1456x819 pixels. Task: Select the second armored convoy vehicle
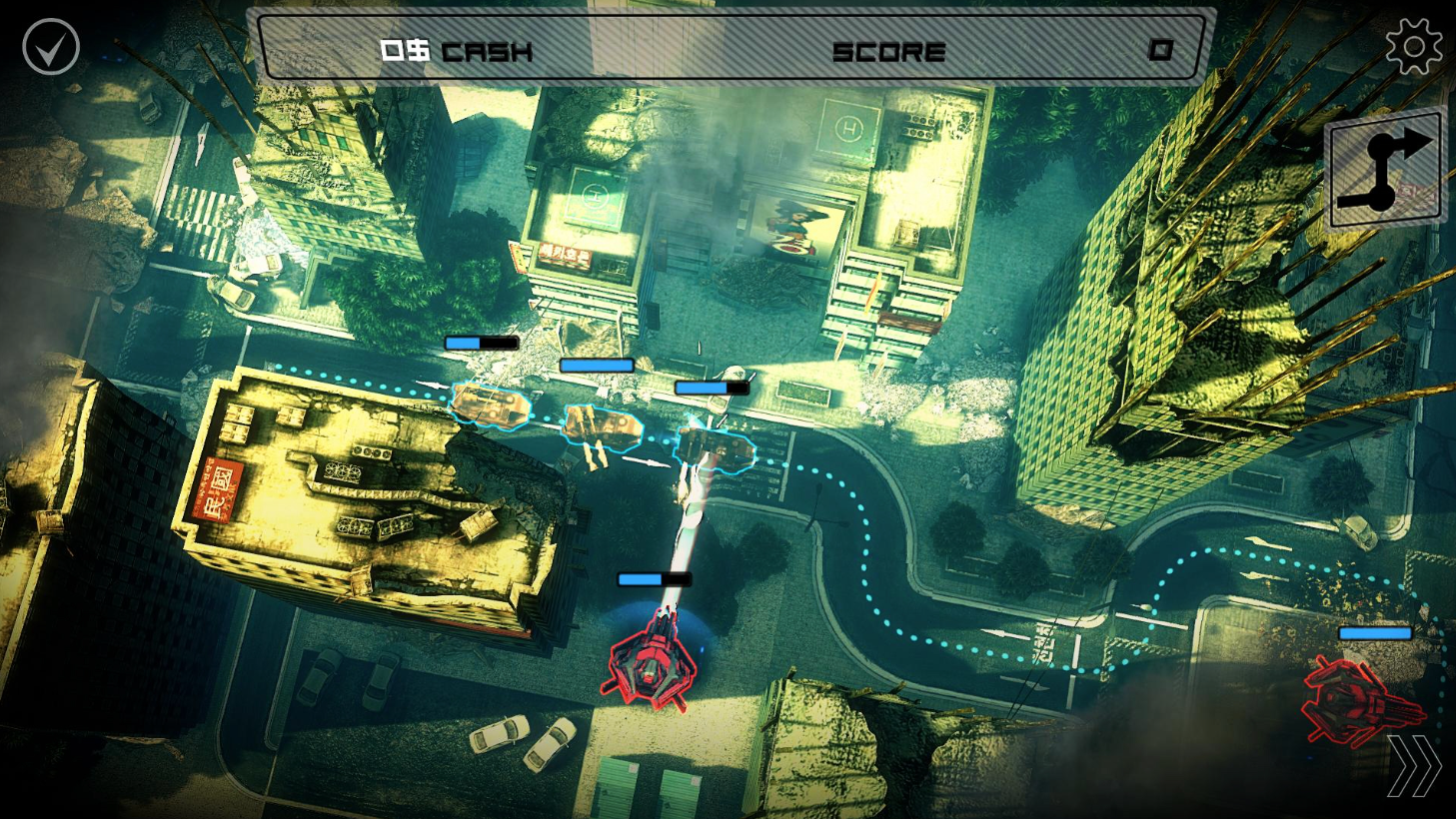[603, 427]
